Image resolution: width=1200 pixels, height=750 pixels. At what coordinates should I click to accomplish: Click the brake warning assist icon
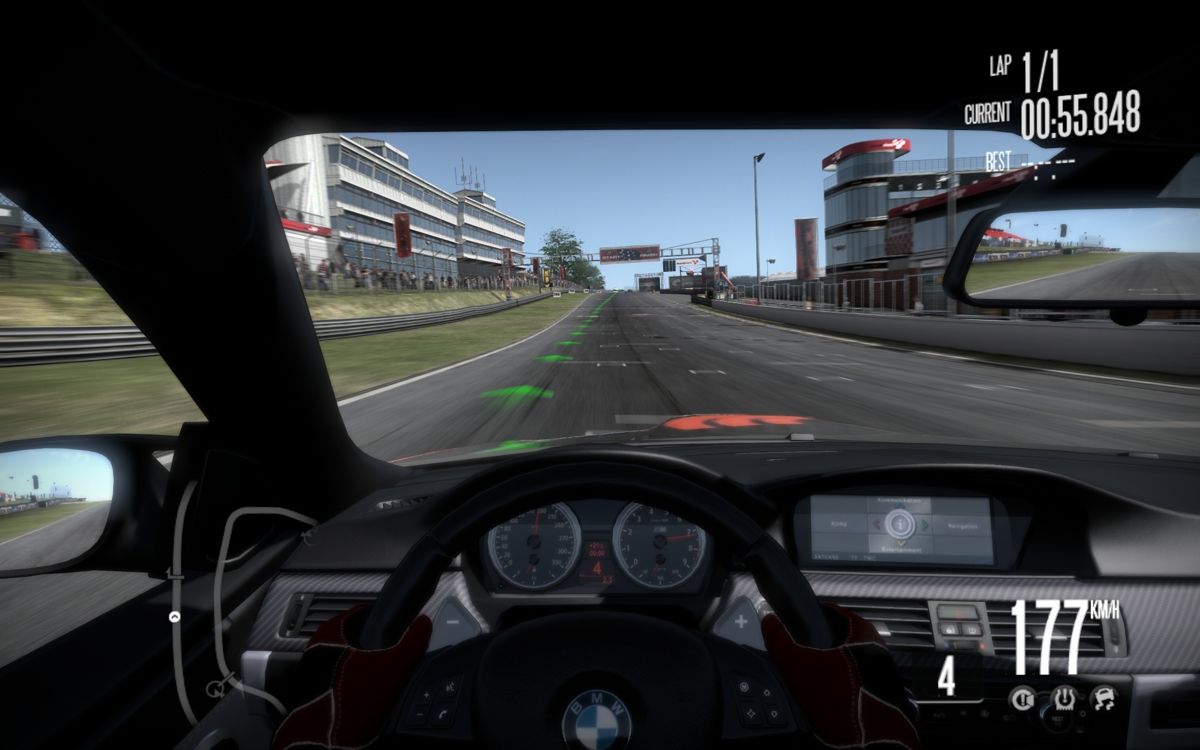coord(1022,697)
